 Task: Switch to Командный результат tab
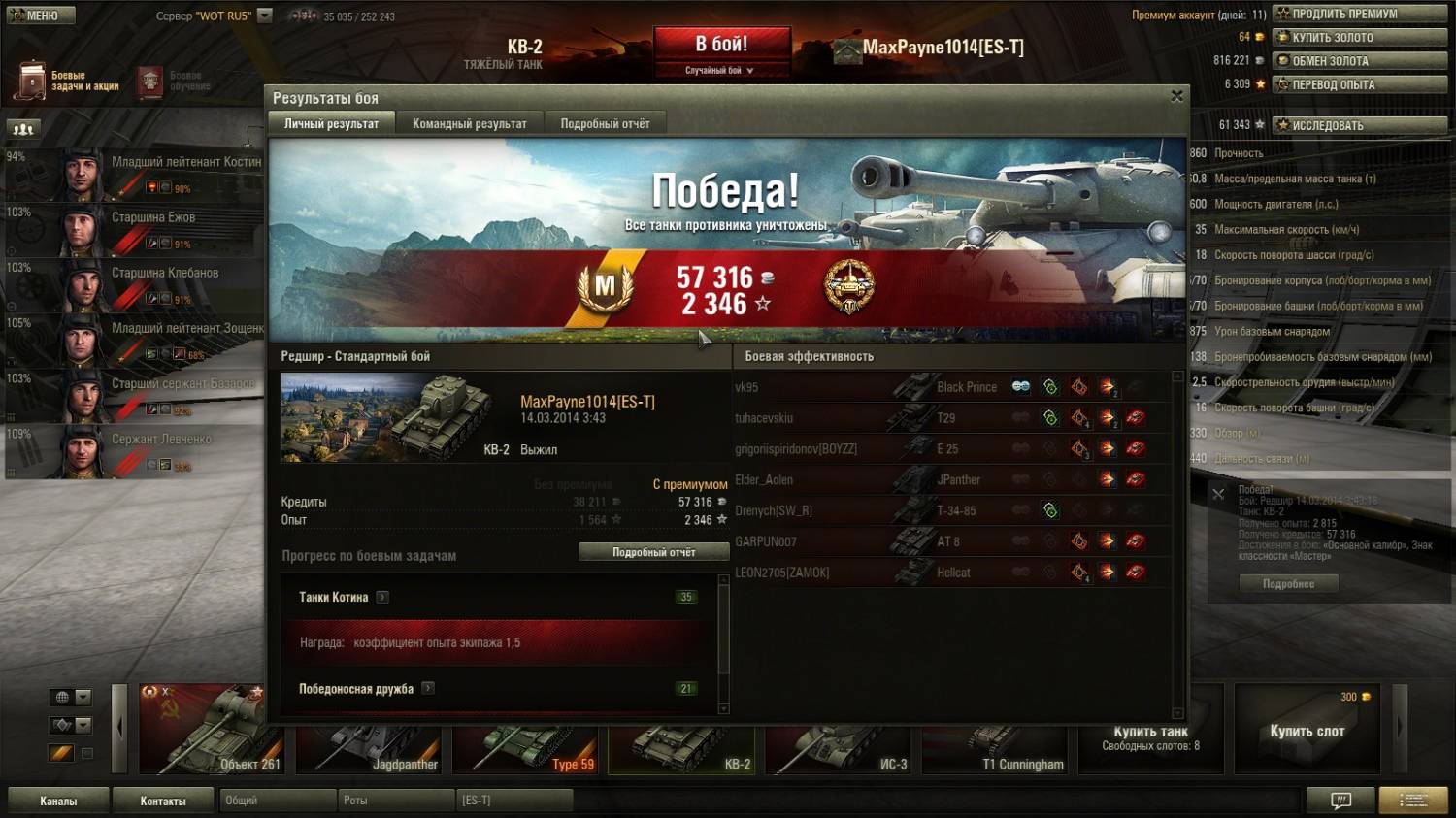click(x=470, y=123)
